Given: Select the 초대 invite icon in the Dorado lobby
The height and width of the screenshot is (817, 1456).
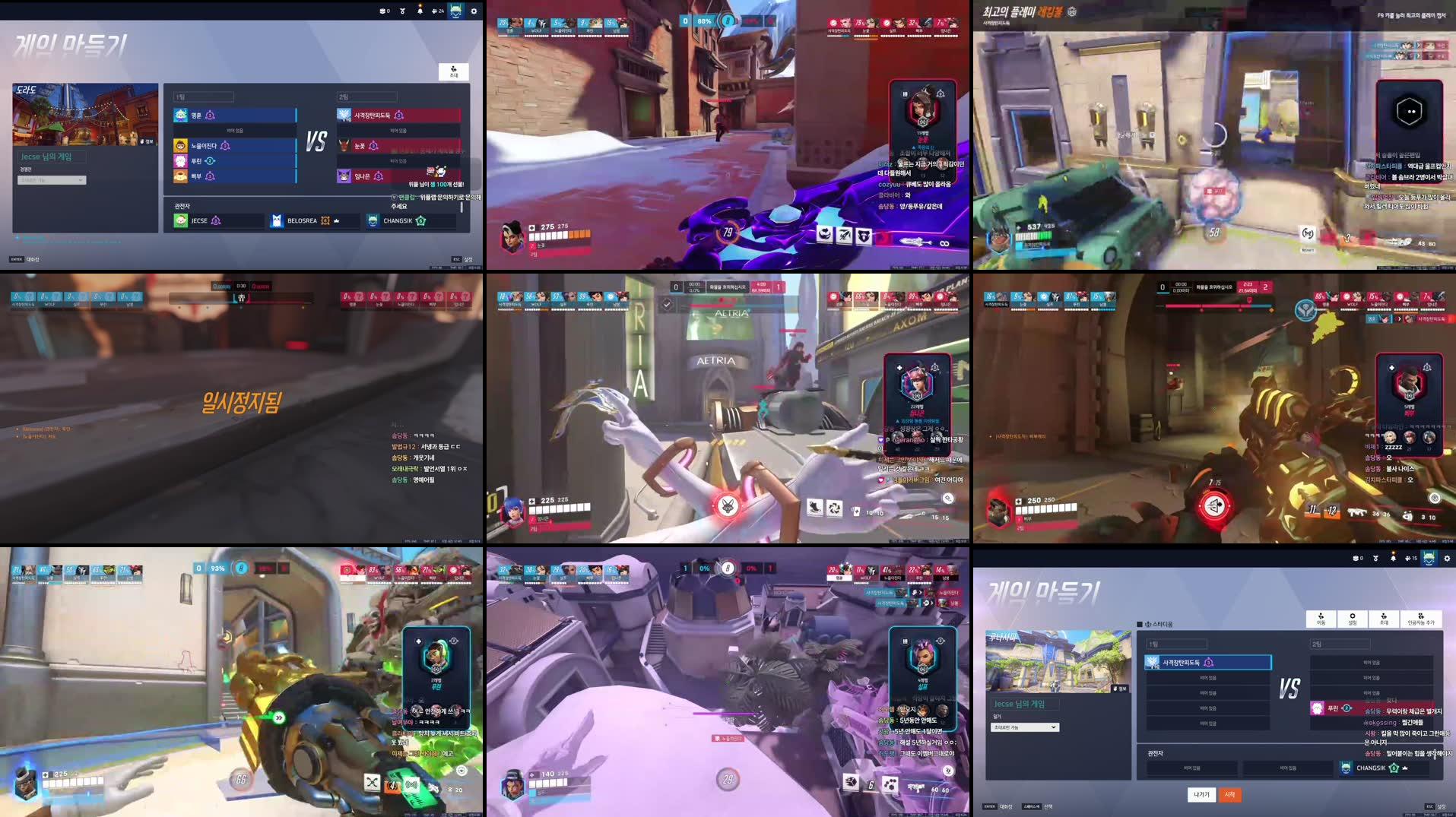Looking at the screenshot, I should tap(454, 71).
